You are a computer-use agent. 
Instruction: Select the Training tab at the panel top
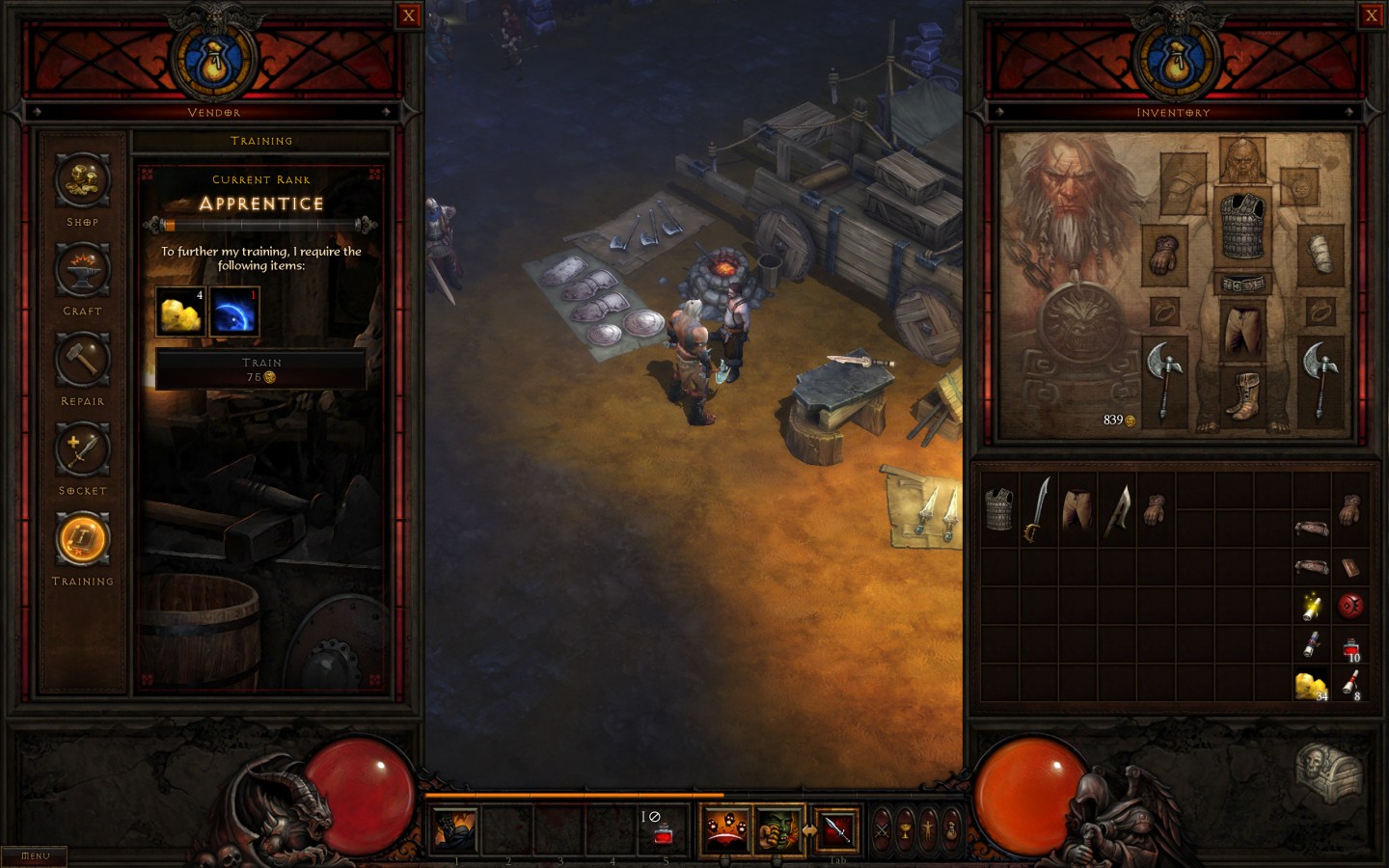tap(261, 141)
